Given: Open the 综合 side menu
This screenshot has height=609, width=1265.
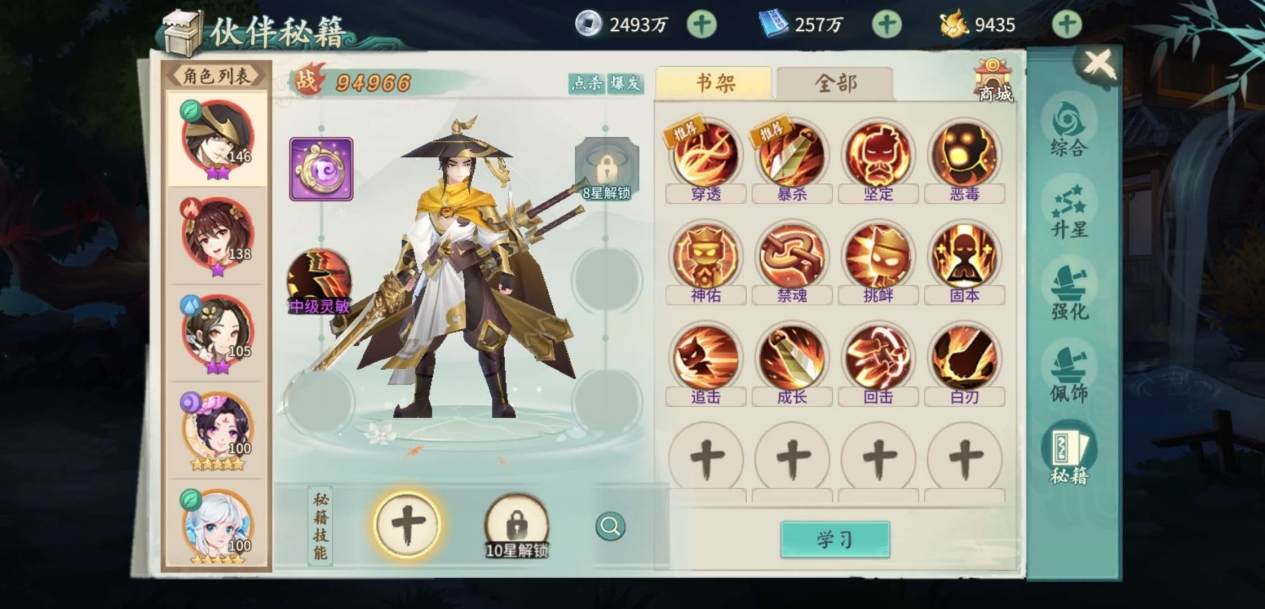Looking at the screenshot, I should point(1068,127).
